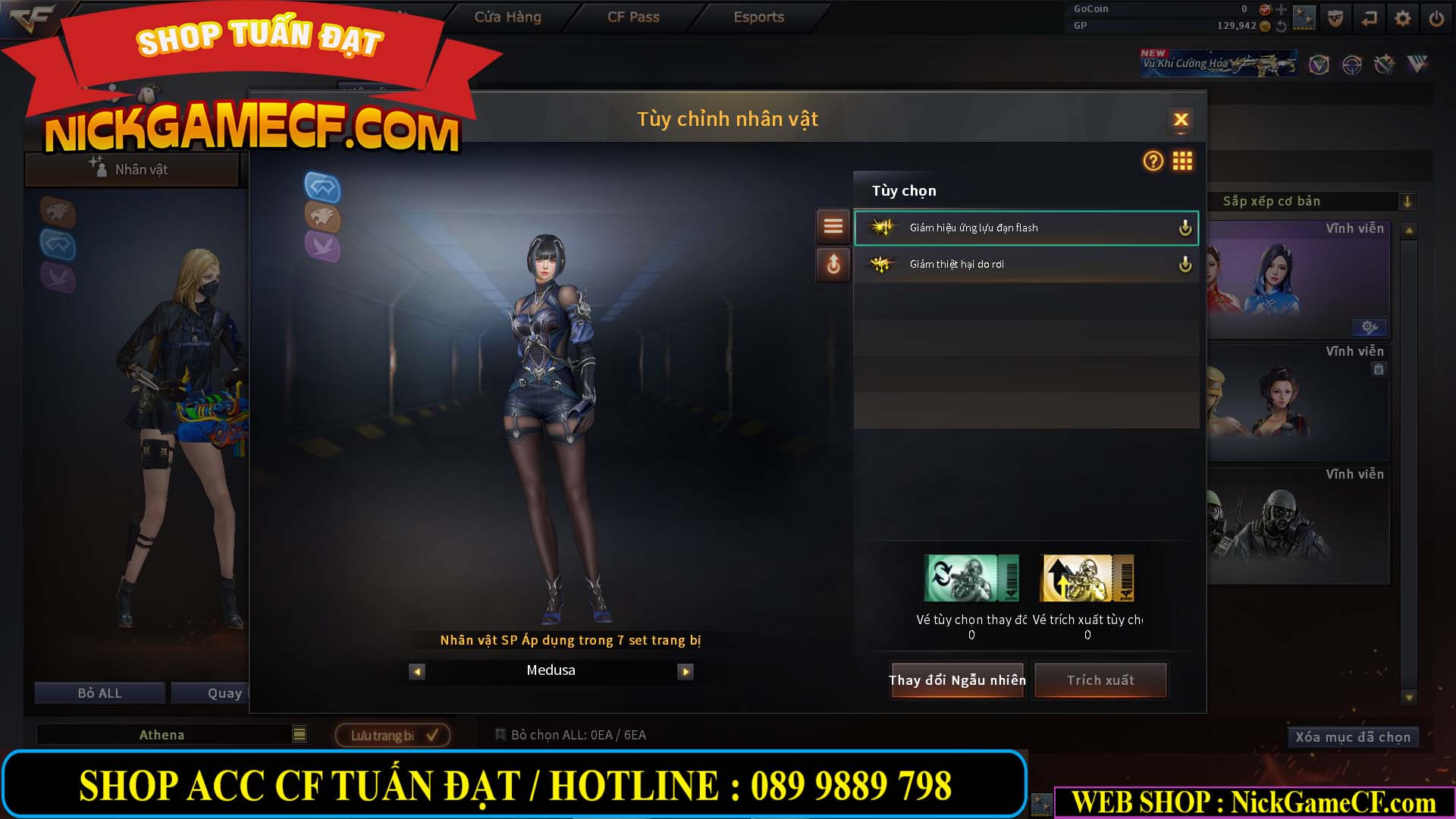Open the Esports menu tab
Image resolution: width=1456 pixels, height=819 pixels.
(758, 17)
